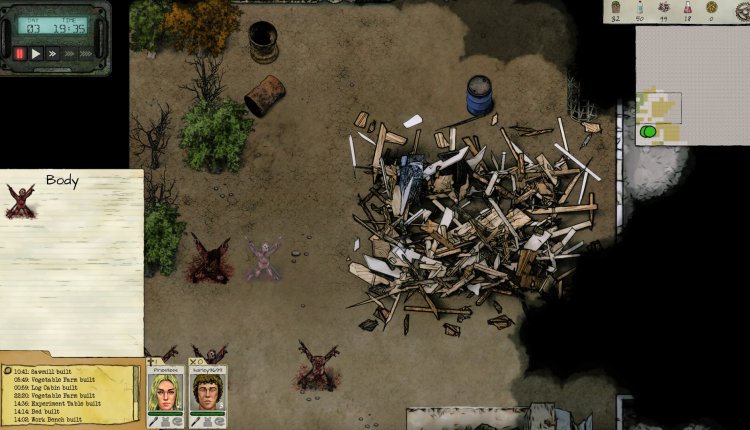Click the event log scrollbar

pos(137,392)
